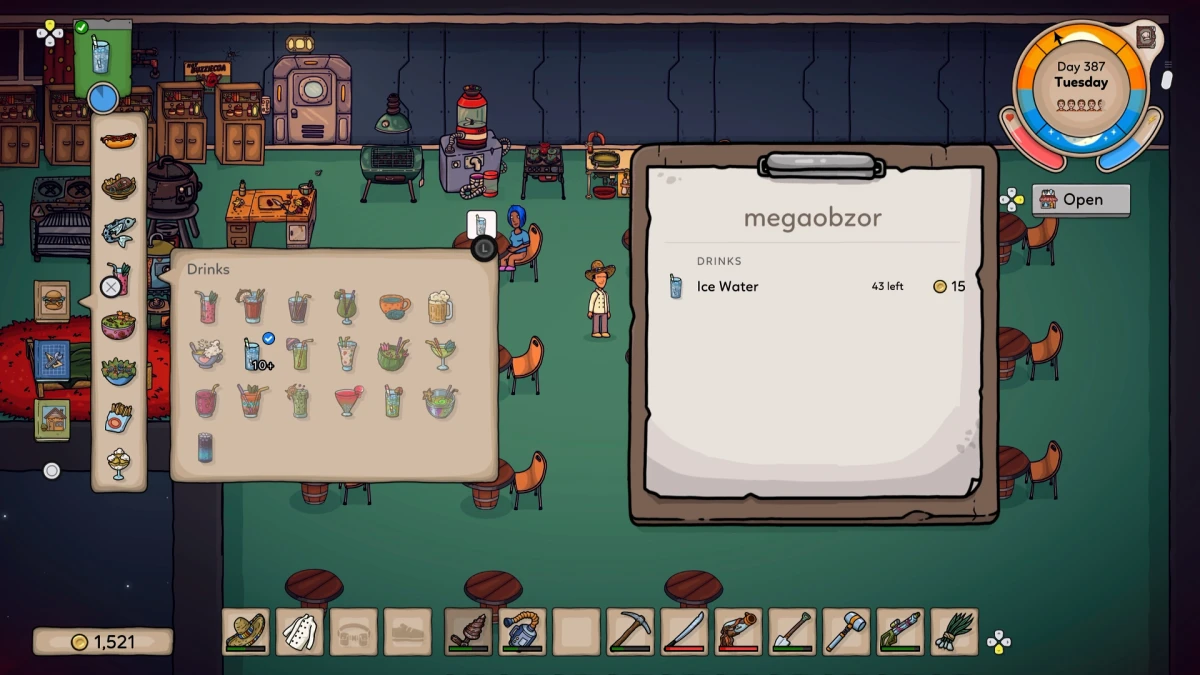Select the machete in the hotbar
Screen dimensions: 1200x675
684,632
